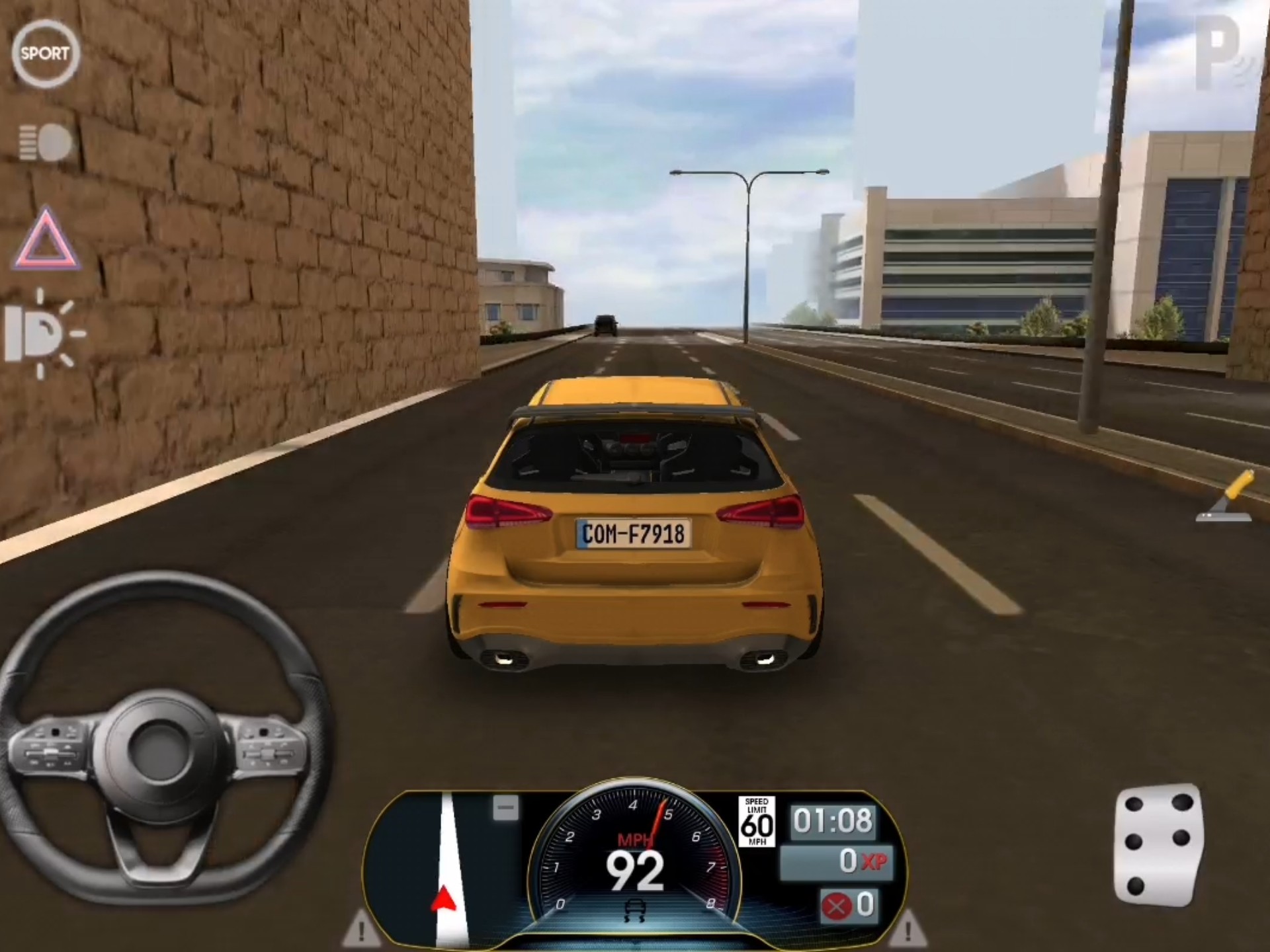Switch on the high beam headlights

tap(45, 142)
